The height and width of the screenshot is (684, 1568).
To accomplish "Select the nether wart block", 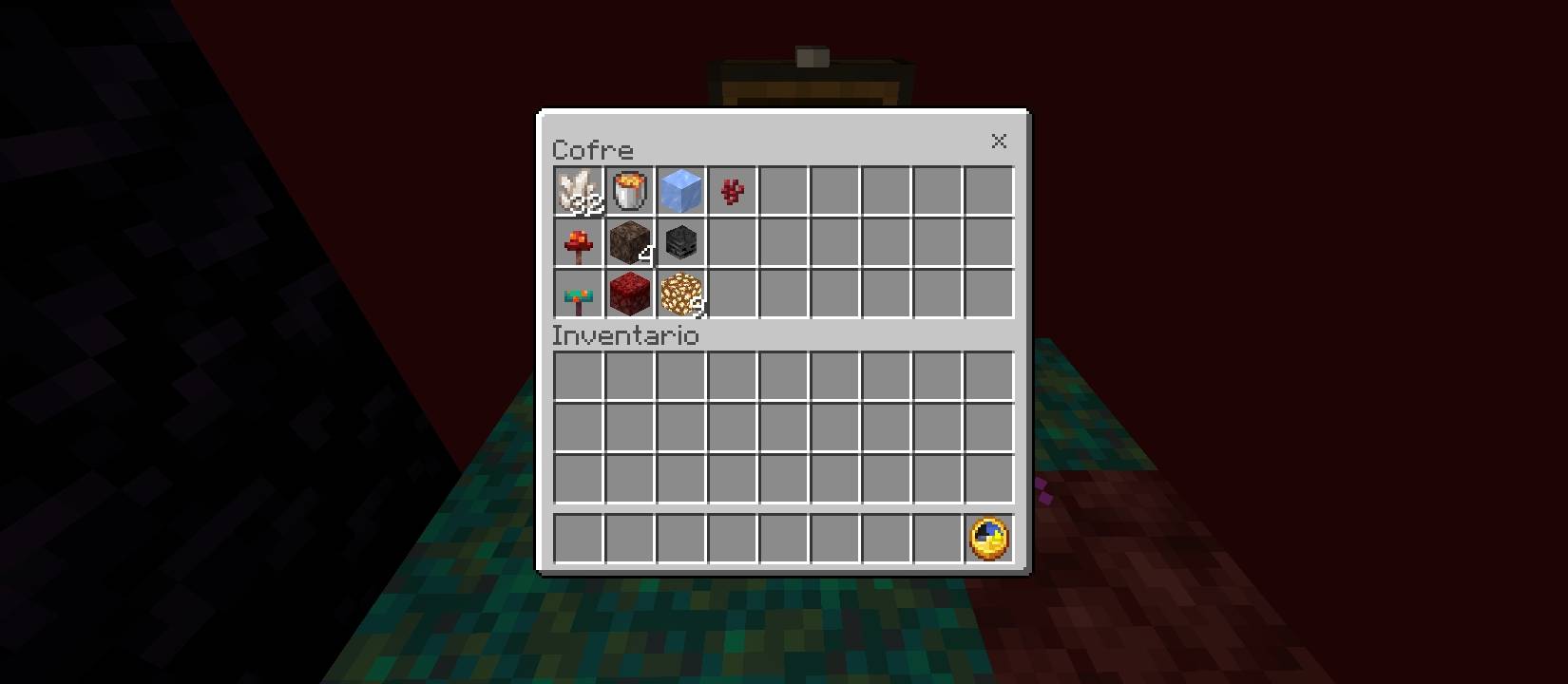I will [x=630, y=294].
